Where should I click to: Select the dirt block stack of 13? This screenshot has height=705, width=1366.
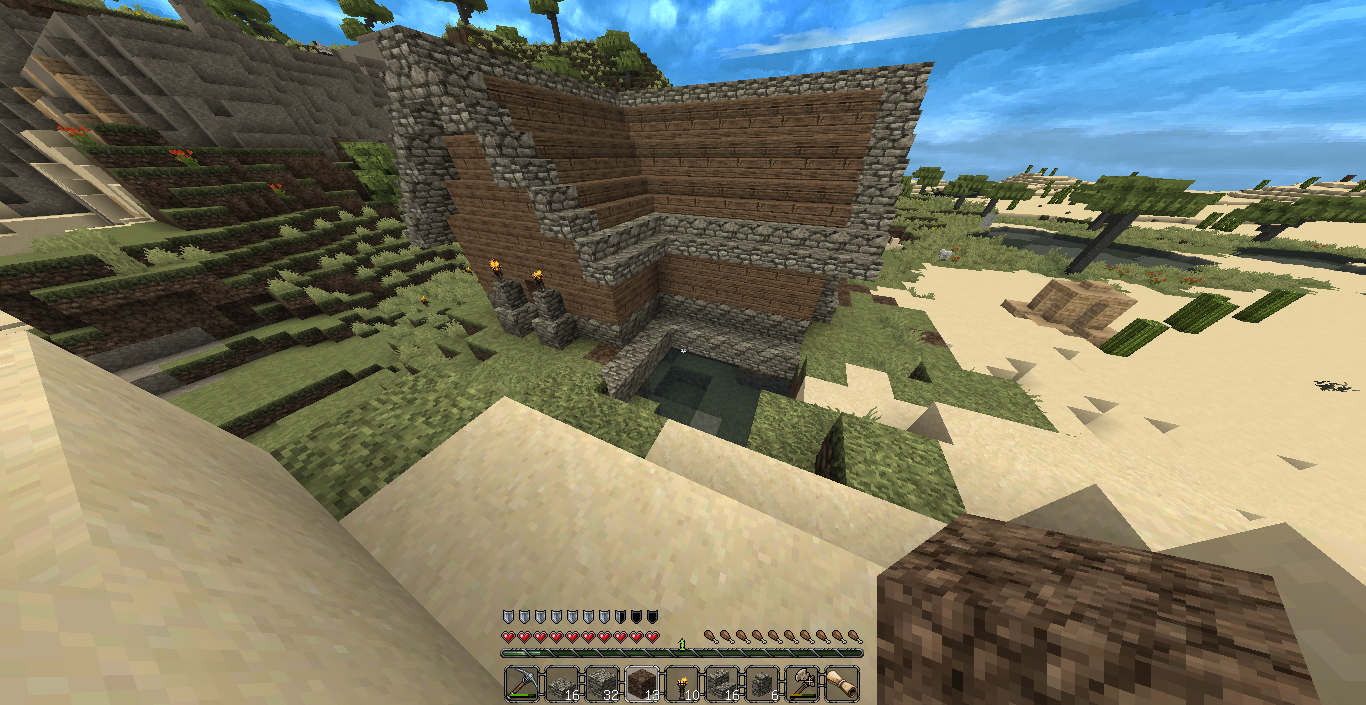coord(643,683)
